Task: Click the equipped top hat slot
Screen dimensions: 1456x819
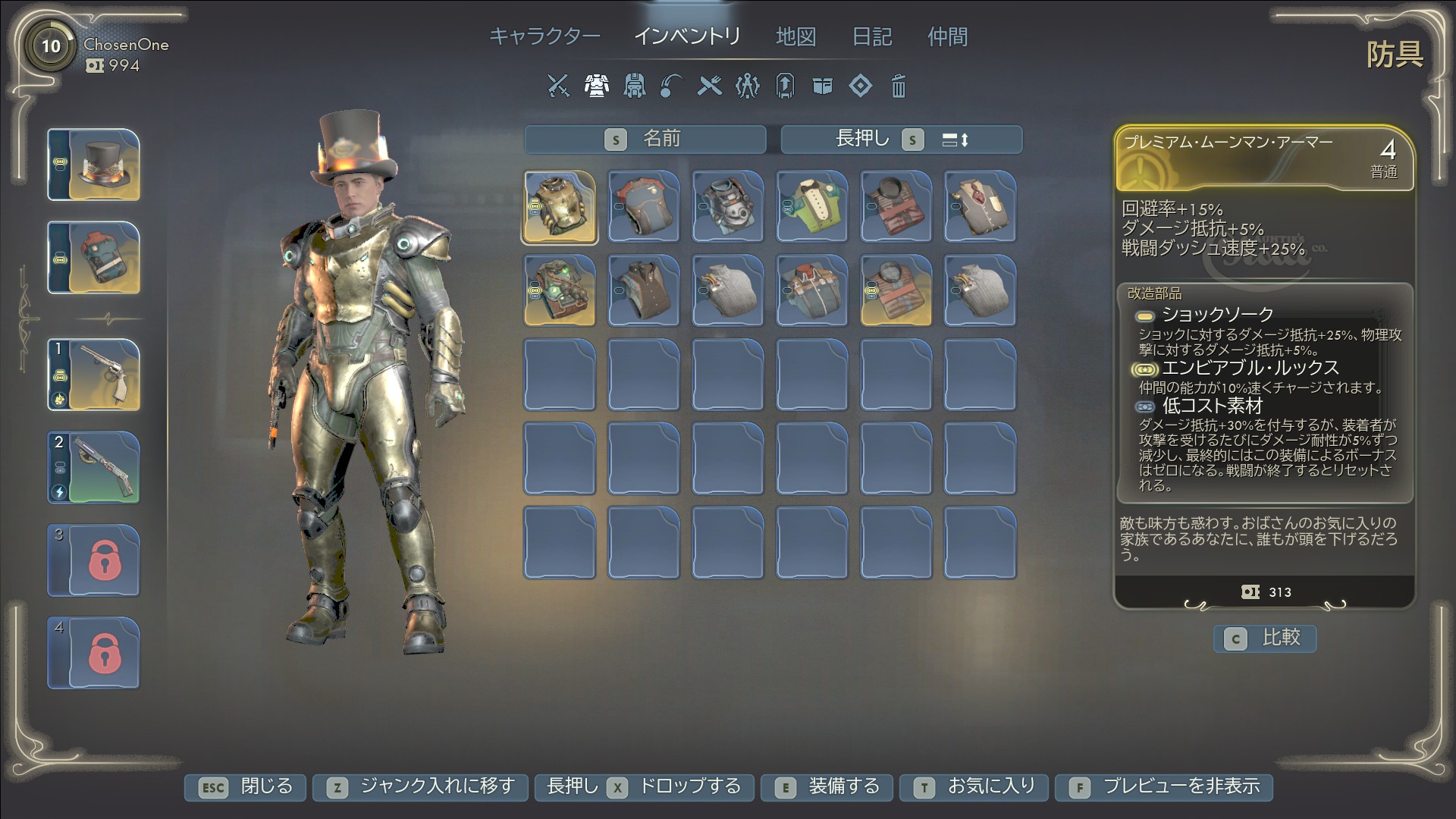Action: click(94, 165)
